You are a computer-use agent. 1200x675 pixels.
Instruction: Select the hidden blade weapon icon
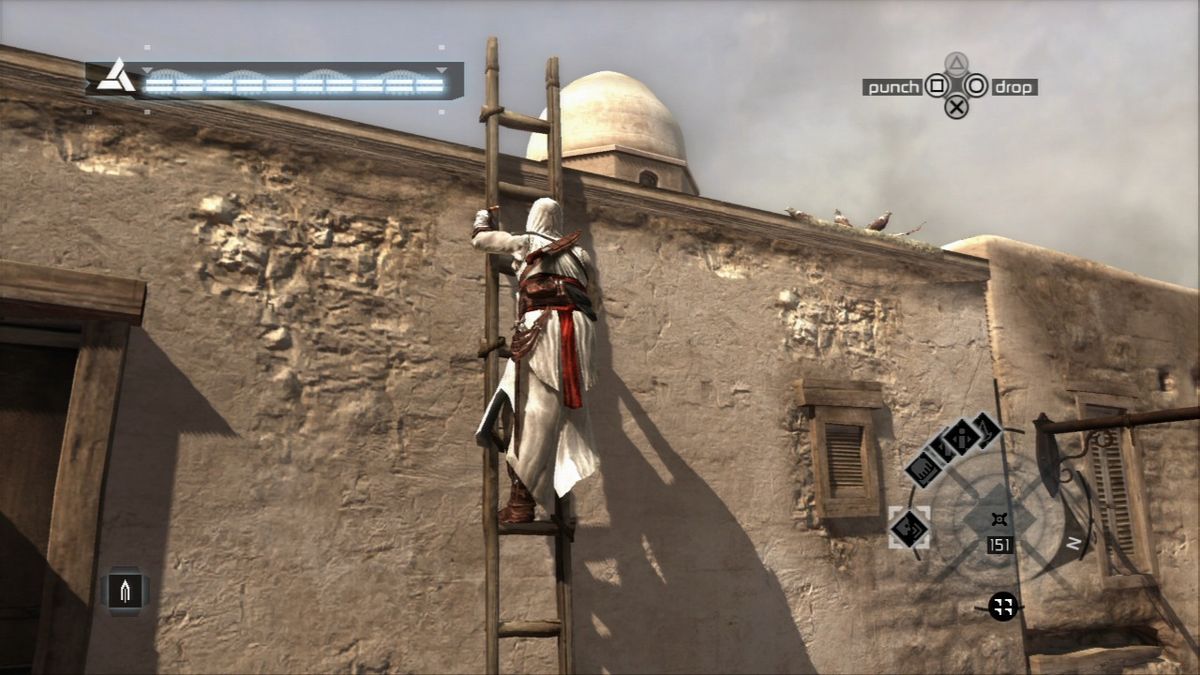tap(127, 592)
